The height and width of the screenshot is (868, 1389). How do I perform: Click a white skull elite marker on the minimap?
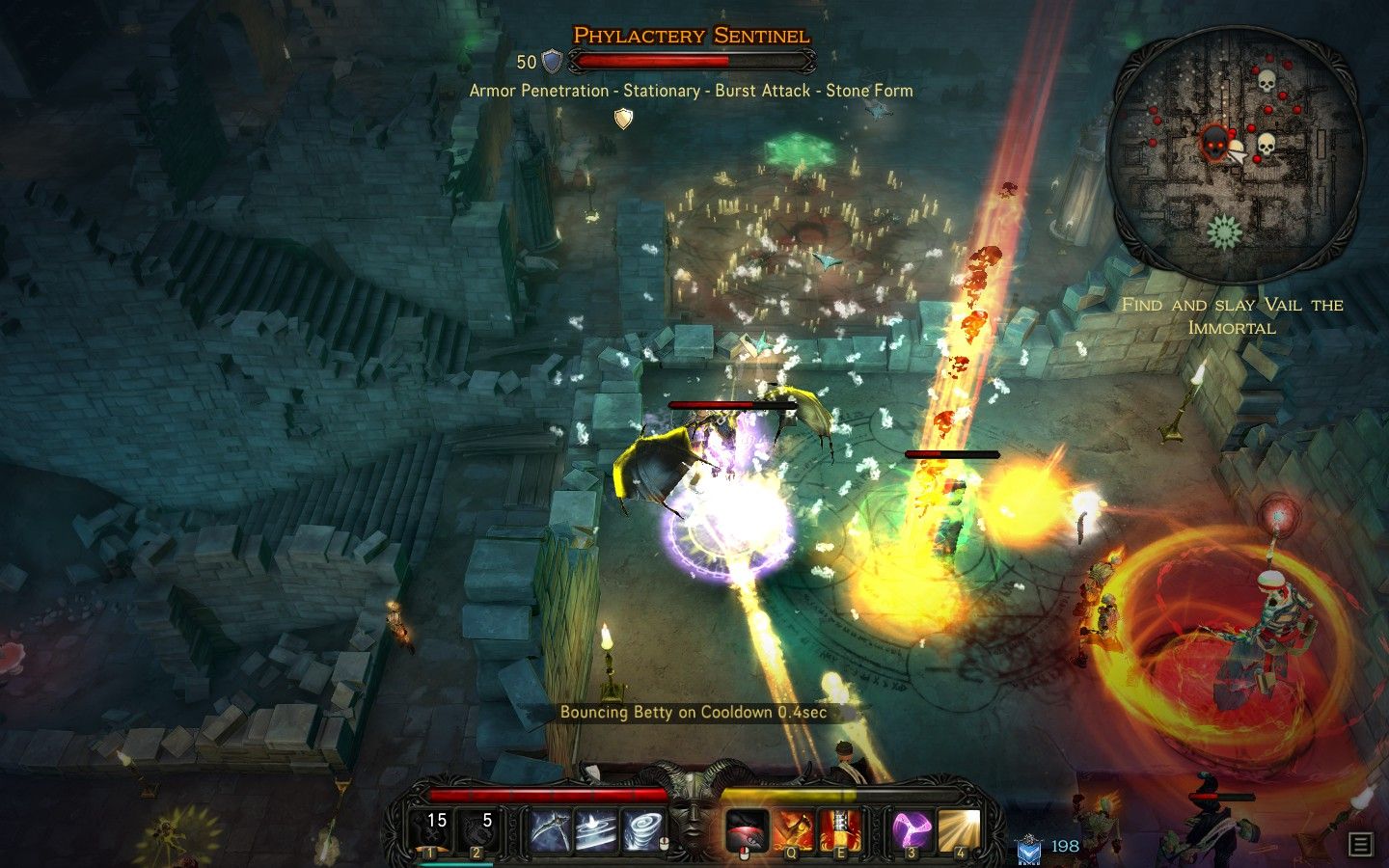pyautogui.click(x=1266, y=79)
